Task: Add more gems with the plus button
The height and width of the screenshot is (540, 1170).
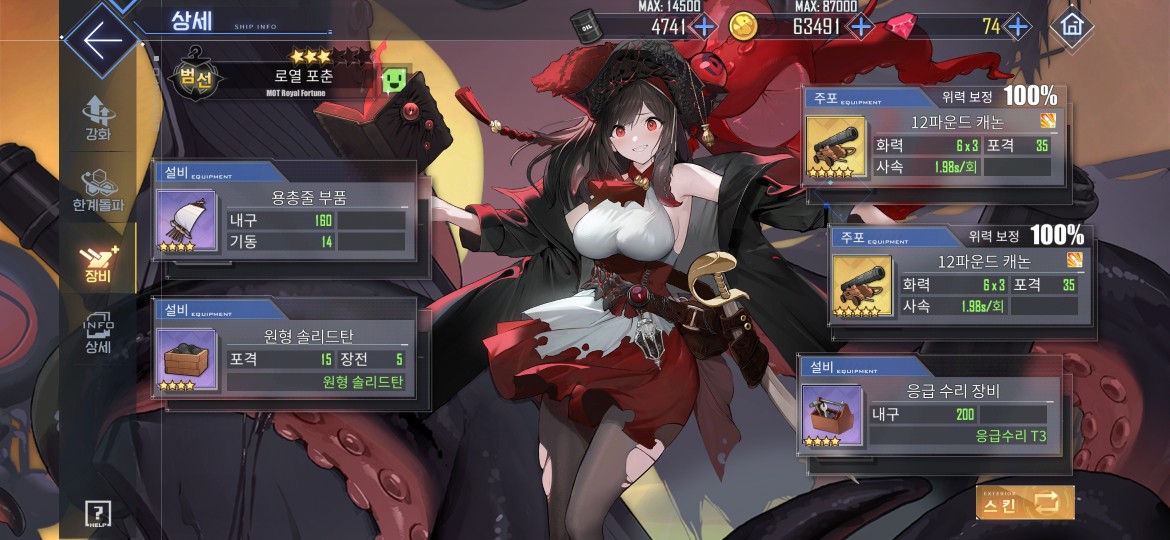Action: (x=1017, y=26)
